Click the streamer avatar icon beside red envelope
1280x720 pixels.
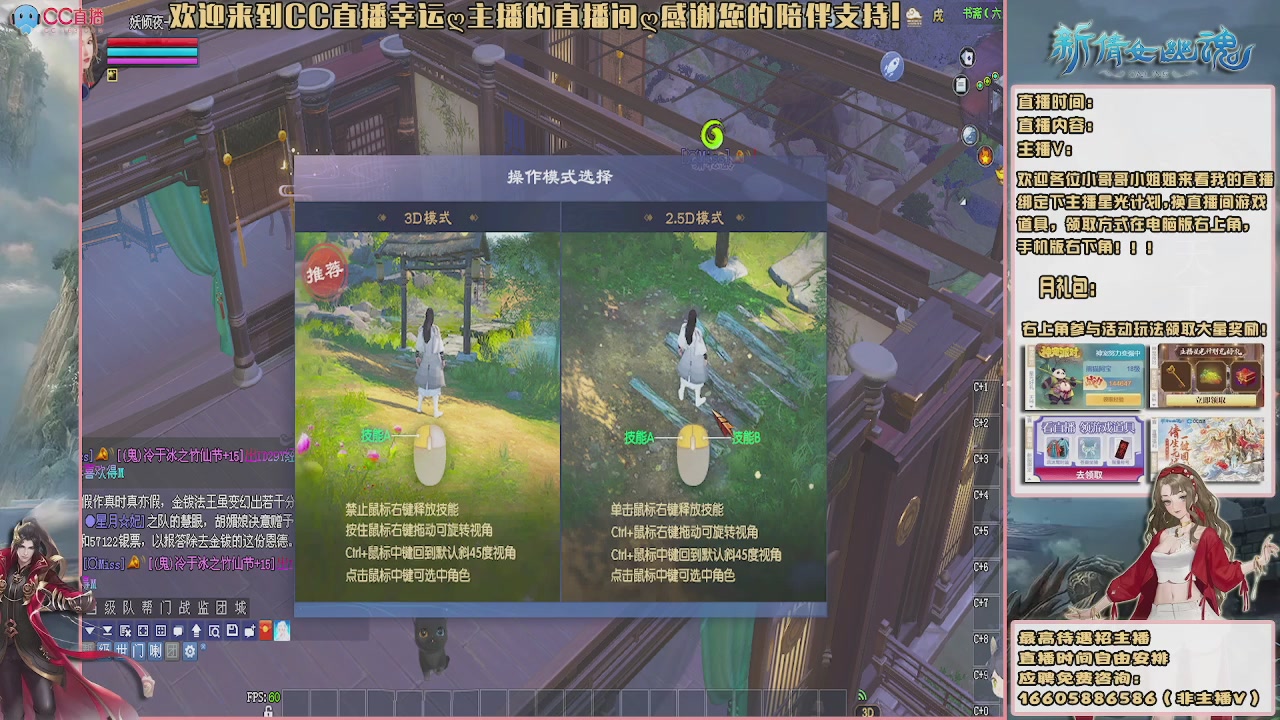[x=282, y=632]
